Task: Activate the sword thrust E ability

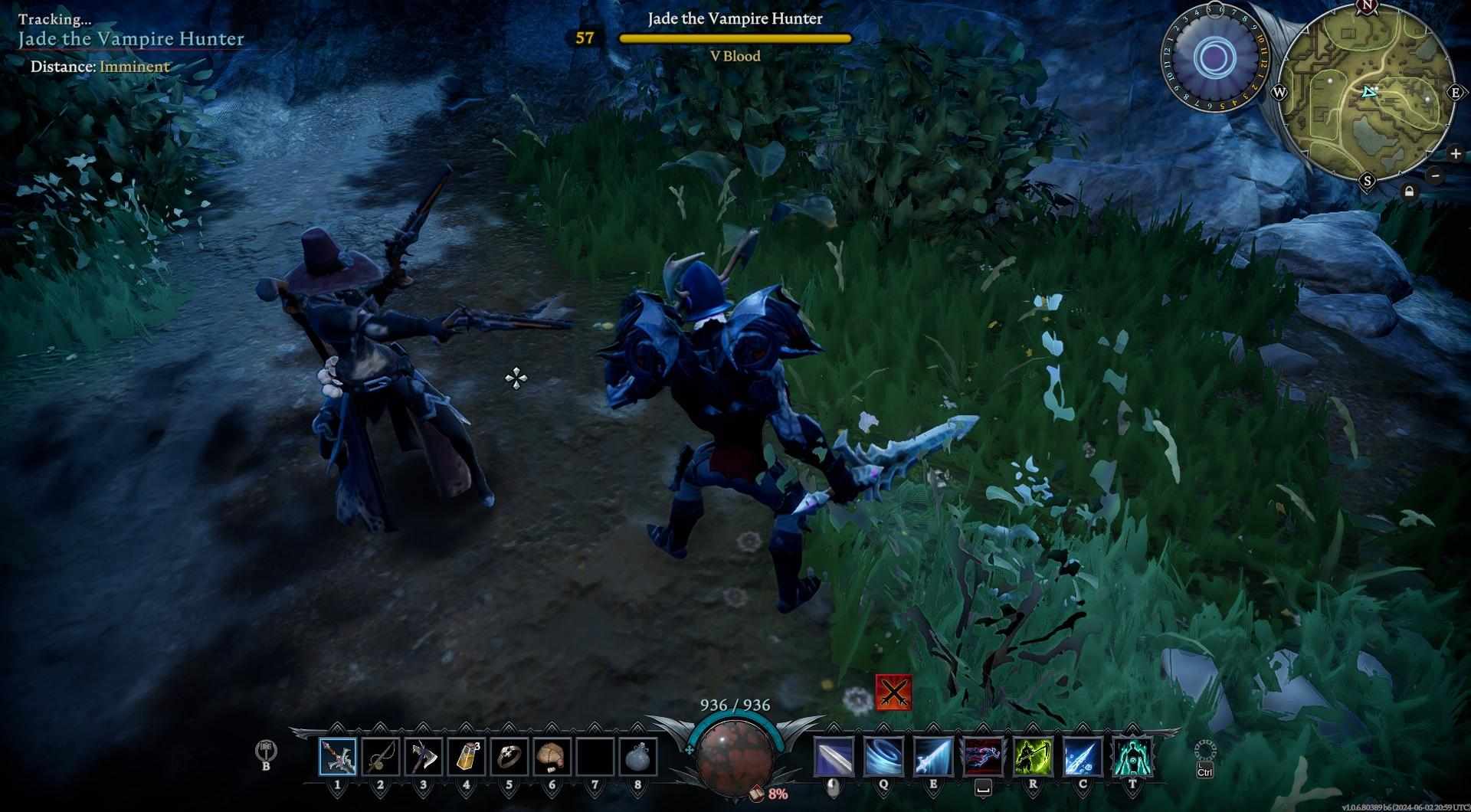Action: click(933, 757)
